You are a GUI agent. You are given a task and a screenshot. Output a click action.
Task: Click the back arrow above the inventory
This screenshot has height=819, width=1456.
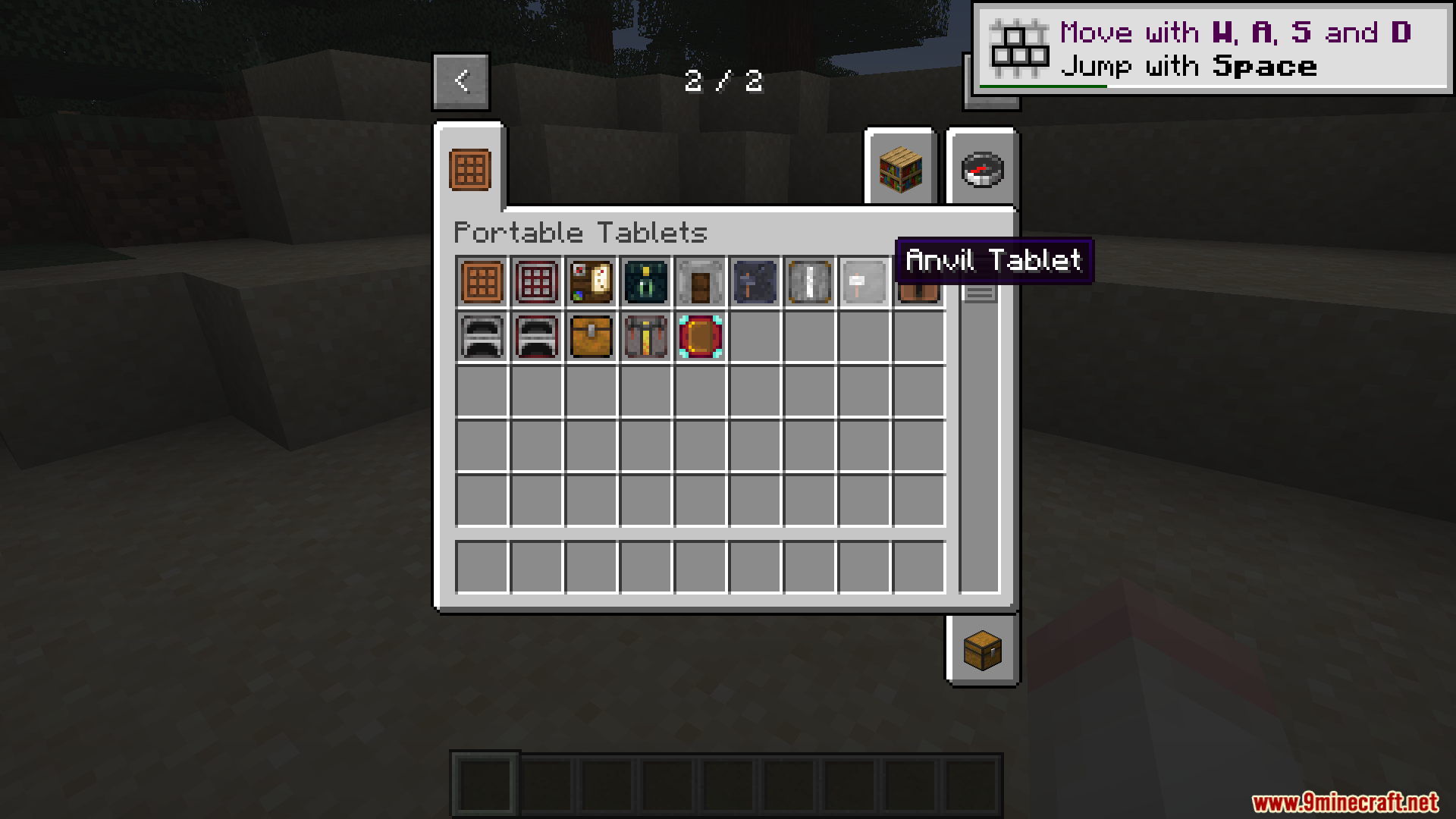click(460, 81)
